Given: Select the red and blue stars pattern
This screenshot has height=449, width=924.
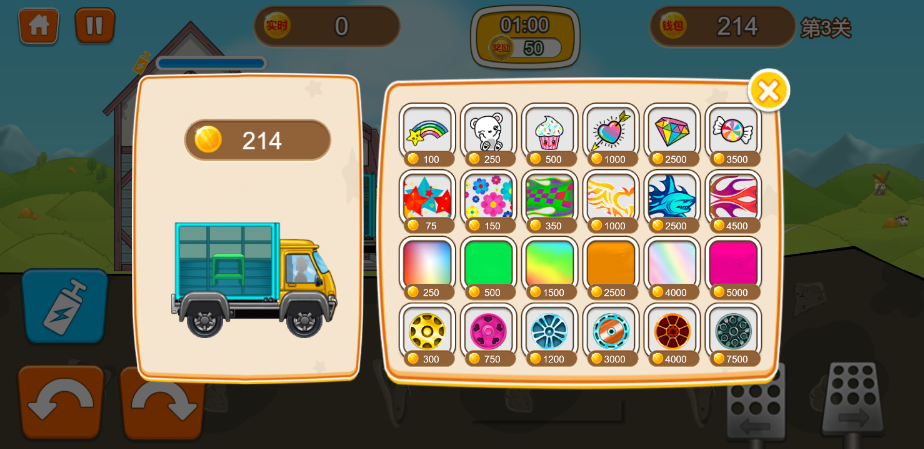Looking at the screenshot, I should (428, 197).
